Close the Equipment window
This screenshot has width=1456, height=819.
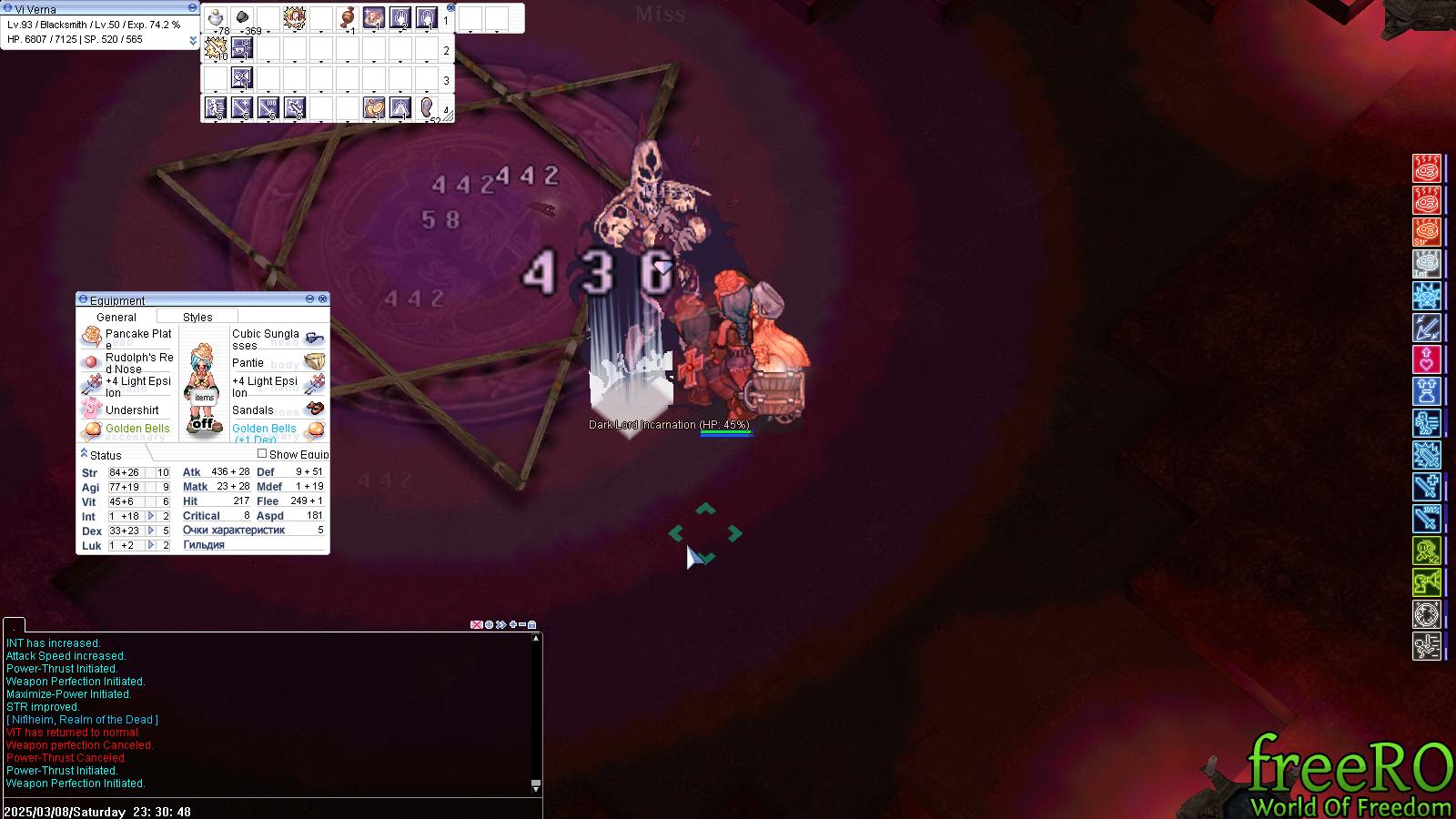(322, 298)
